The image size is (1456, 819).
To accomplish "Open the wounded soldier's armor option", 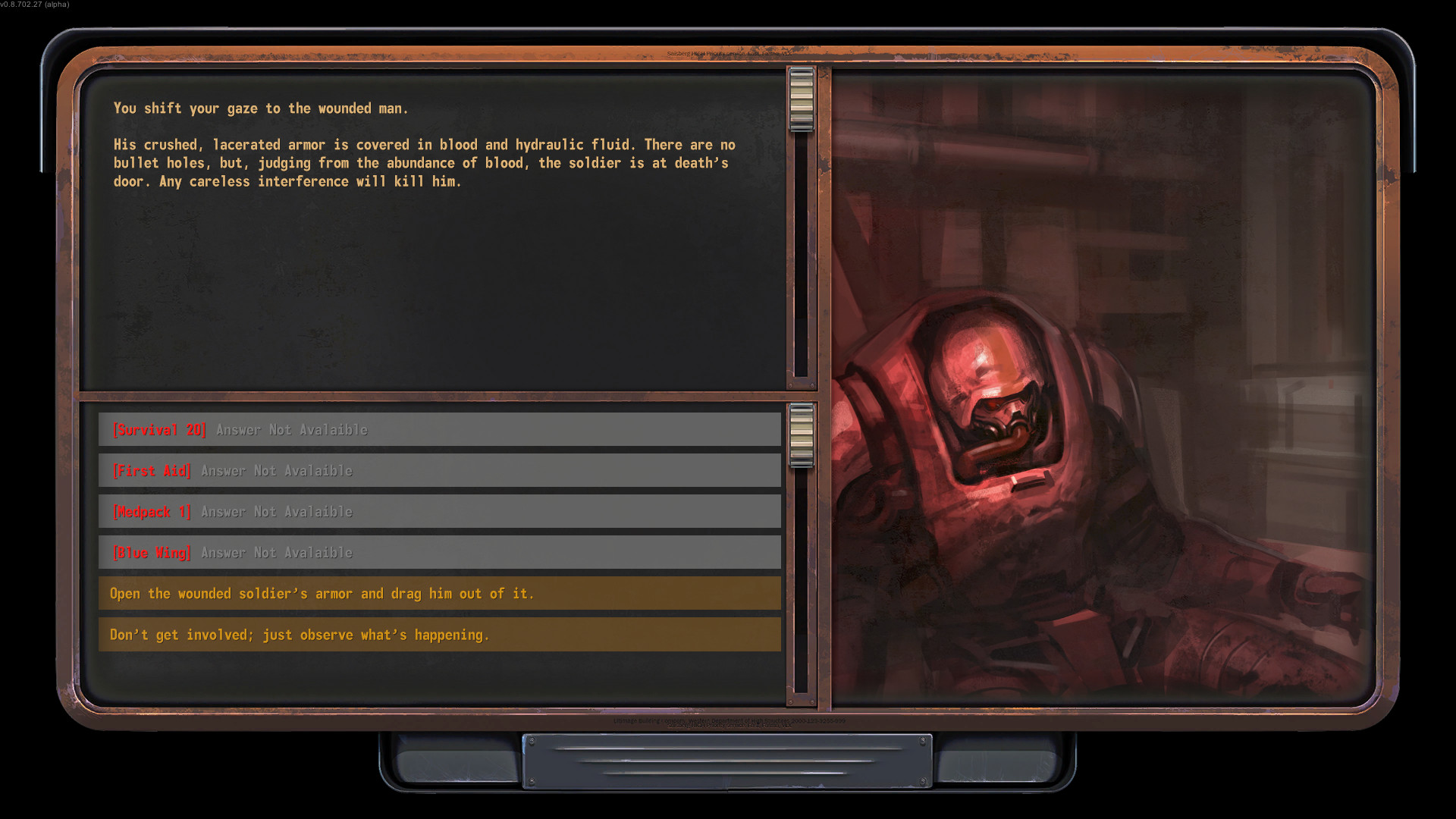I will (x=440, y=593).
